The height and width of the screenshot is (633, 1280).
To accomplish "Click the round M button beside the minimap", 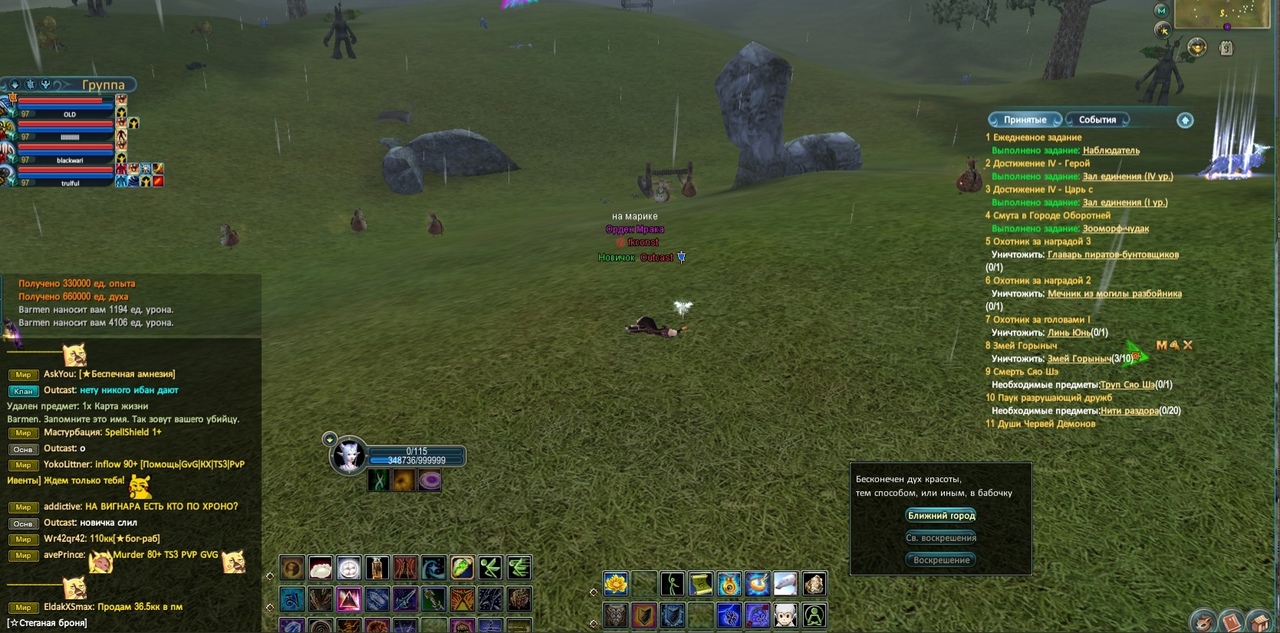I will [x=1161, y=10].
